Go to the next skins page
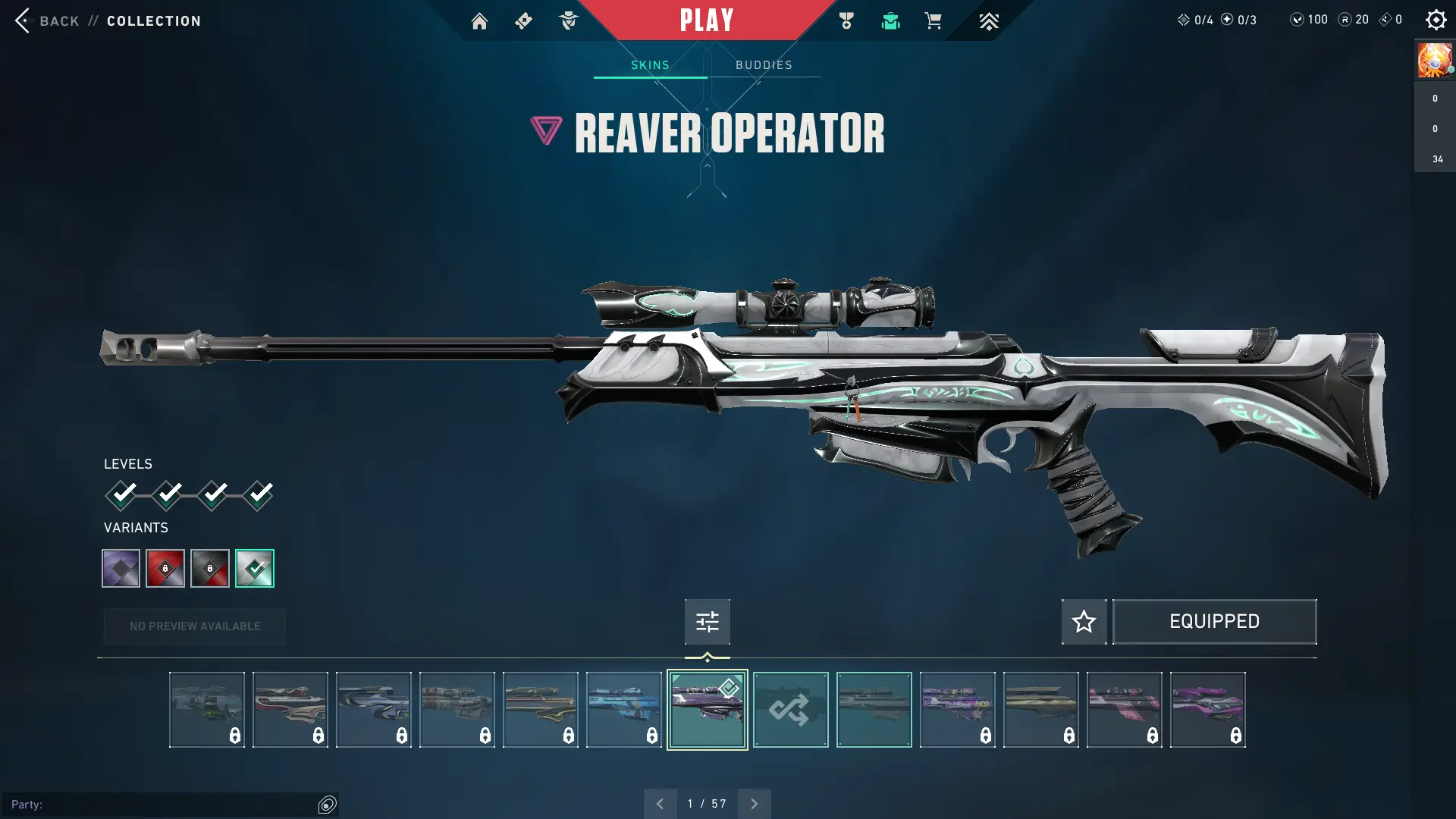 click(754, 803)
